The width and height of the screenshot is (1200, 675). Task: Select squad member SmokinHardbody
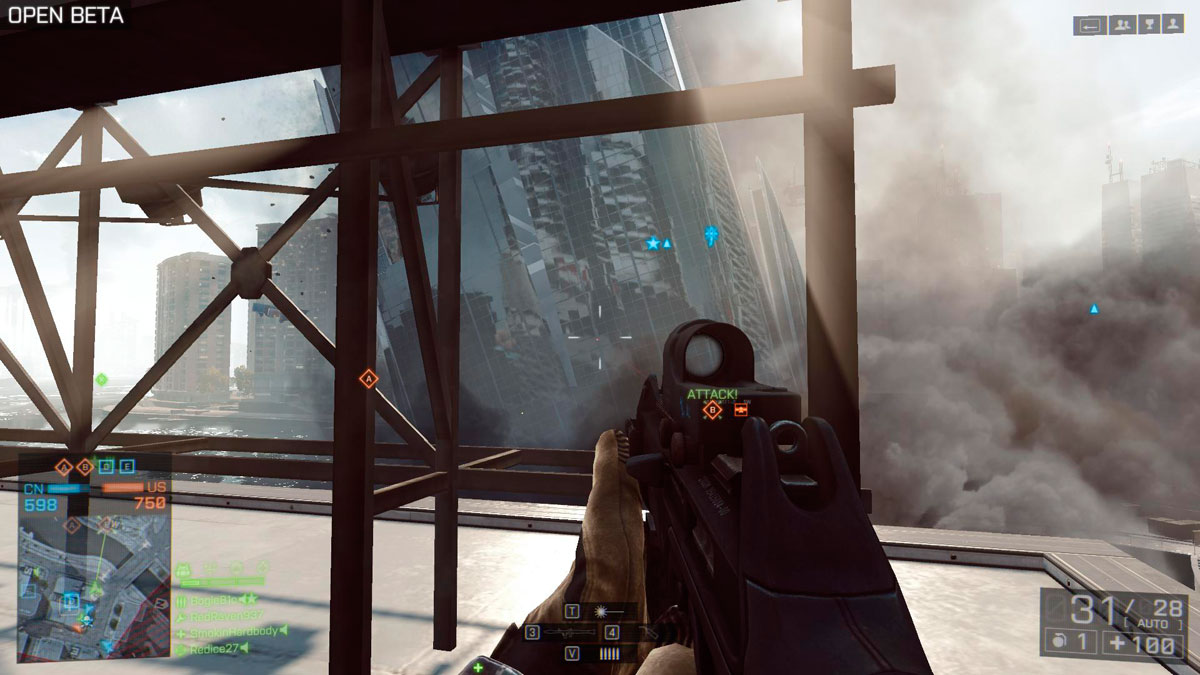tap(228, 632)
